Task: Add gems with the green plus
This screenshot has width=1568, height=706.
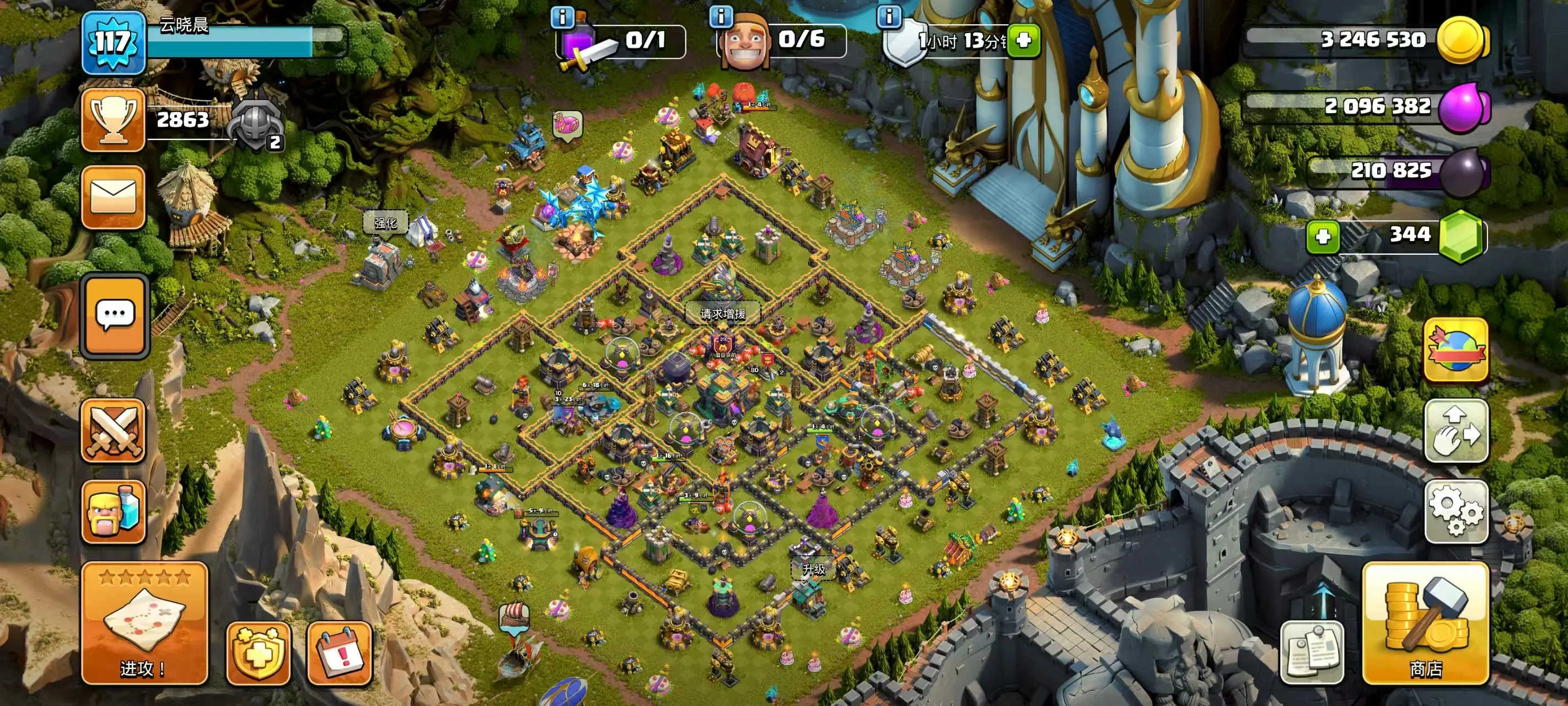Action: (1323, 237)
